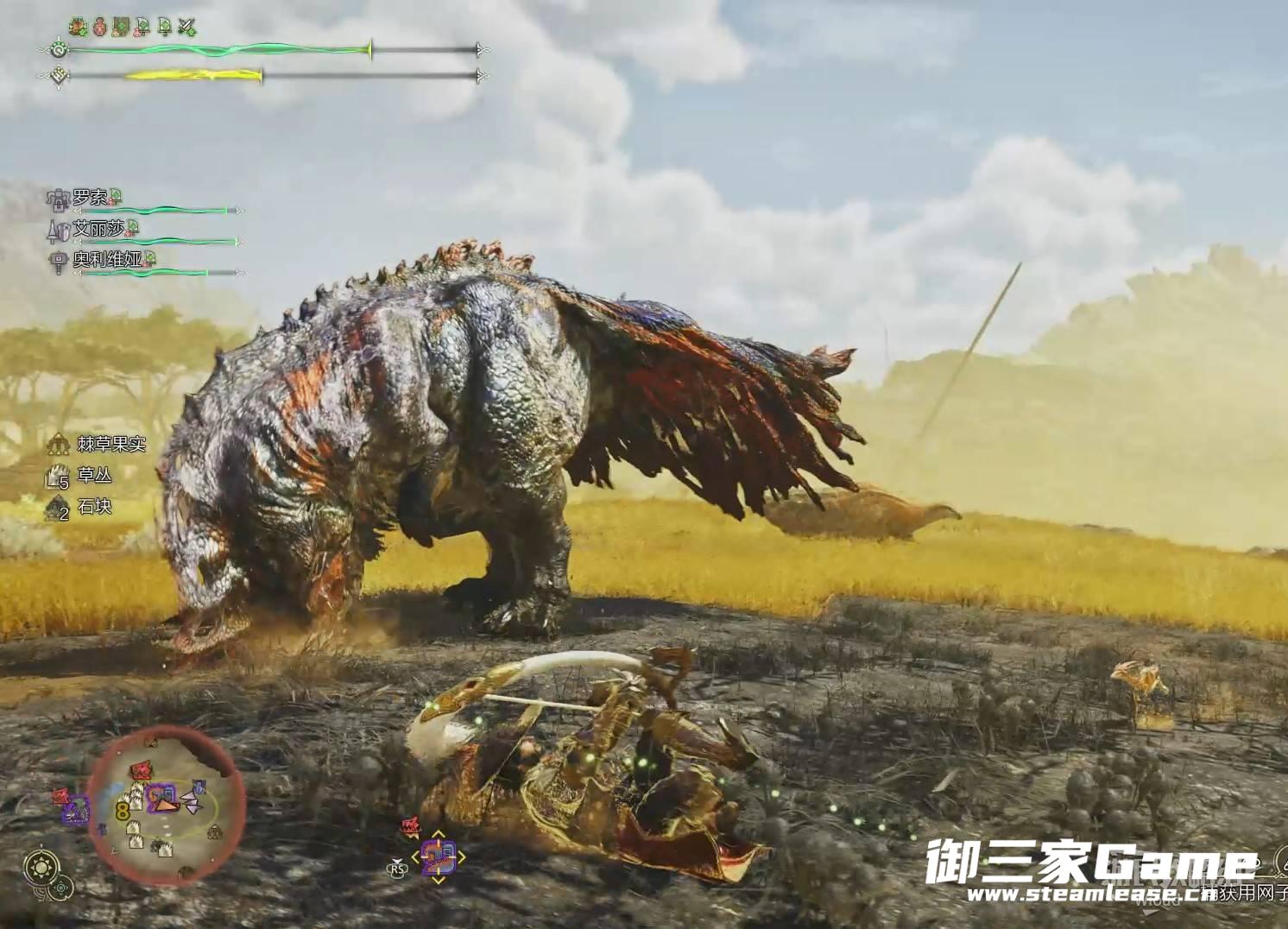
Task: Select party member 奥利维娅 in the list
Action: point(106,259)
